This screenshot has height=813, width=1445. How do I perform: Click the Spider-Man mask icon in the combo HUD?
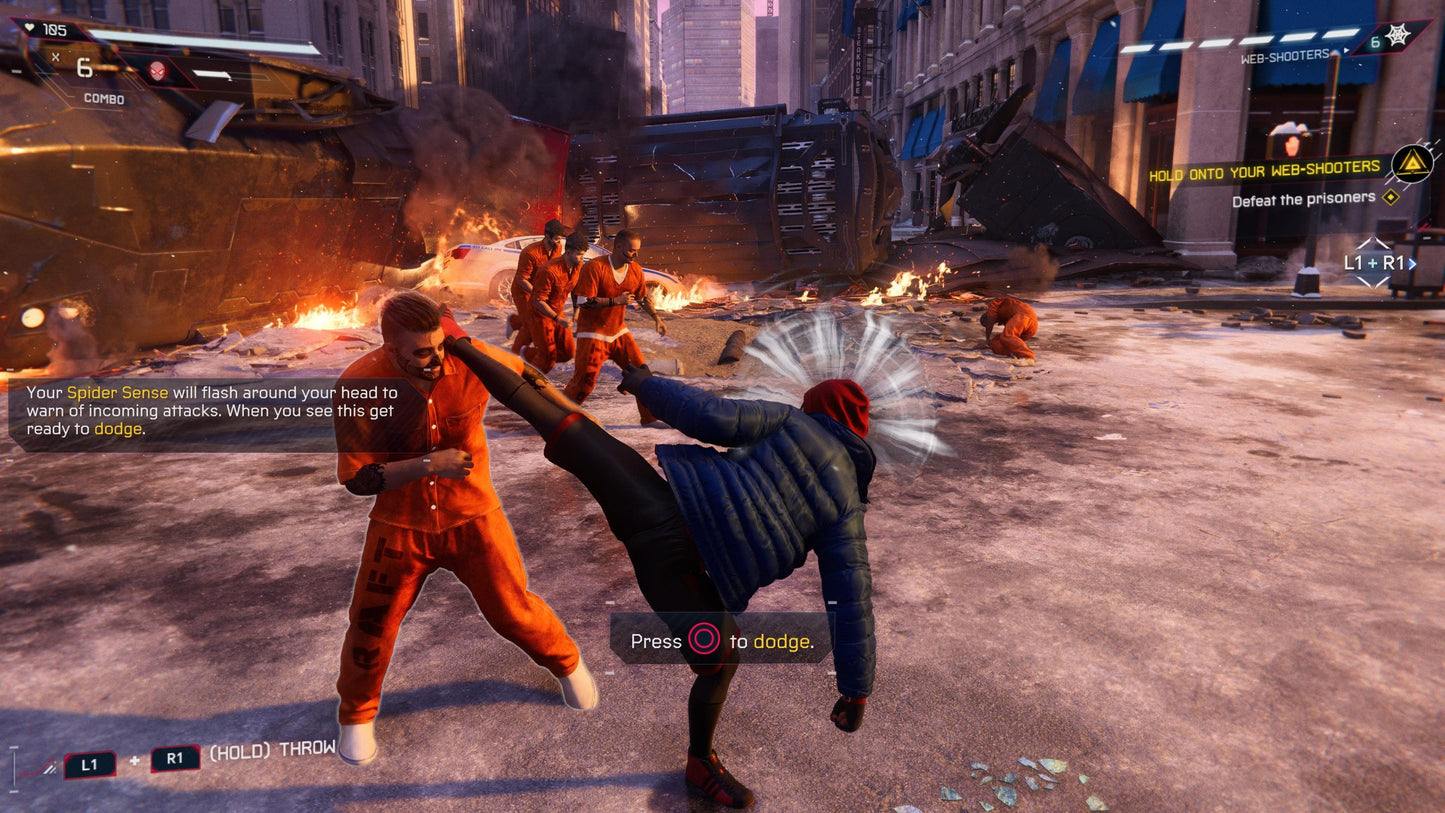pyautogui.click(x=157, y=70)
